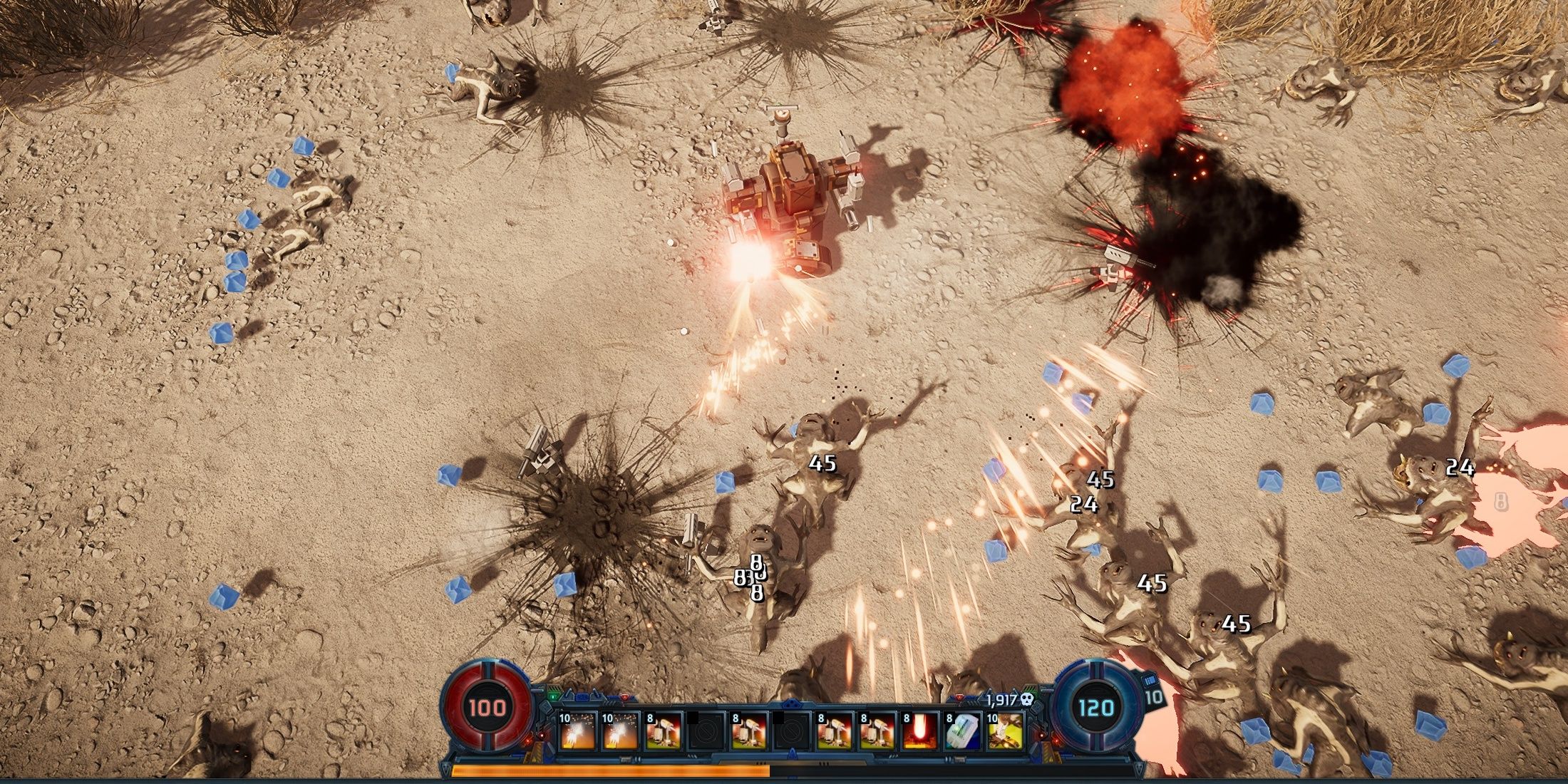1568x784 pixels.
Task: Click the green indicator above the hotbar
Action: tap(552, 696)
